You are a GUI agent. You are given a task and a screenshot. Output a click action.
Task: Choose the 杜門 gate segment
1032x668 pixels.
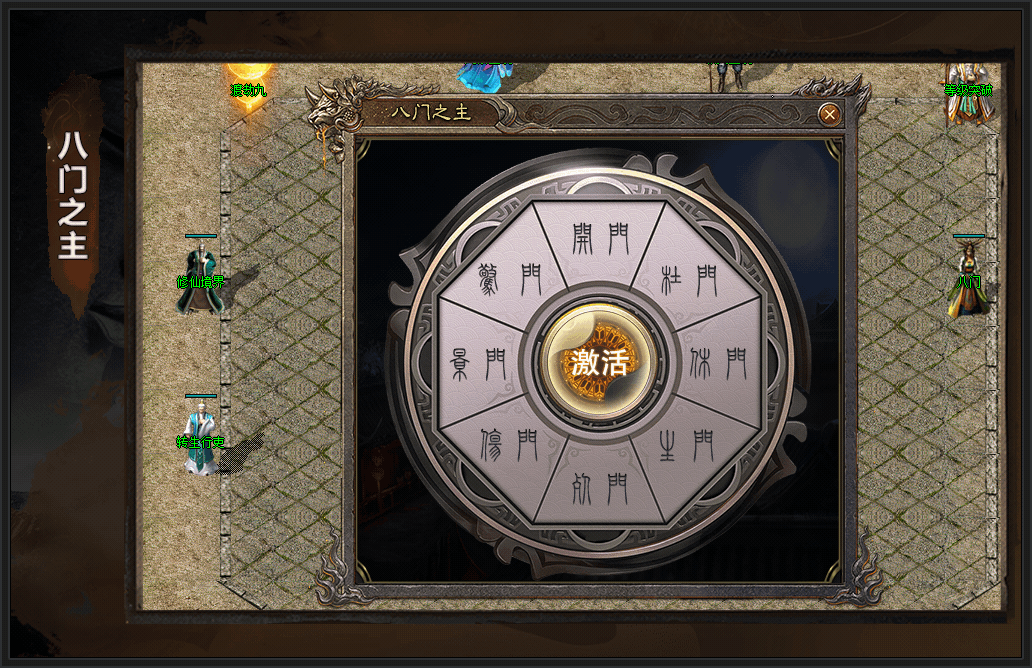[x=689, y=279]
